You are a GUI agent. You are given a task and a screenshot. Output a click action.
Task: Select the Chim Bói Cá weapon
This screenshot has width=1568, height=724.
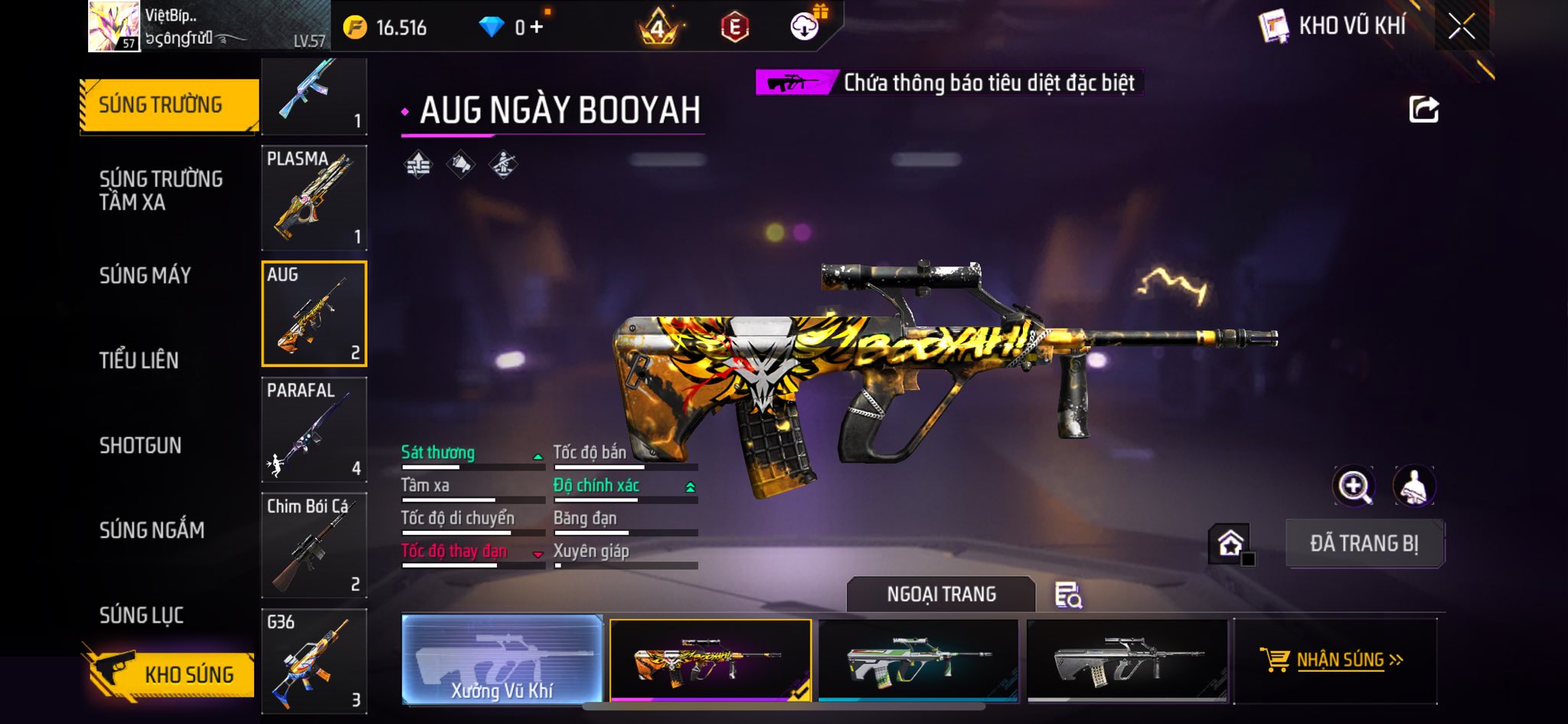[314, 545]
